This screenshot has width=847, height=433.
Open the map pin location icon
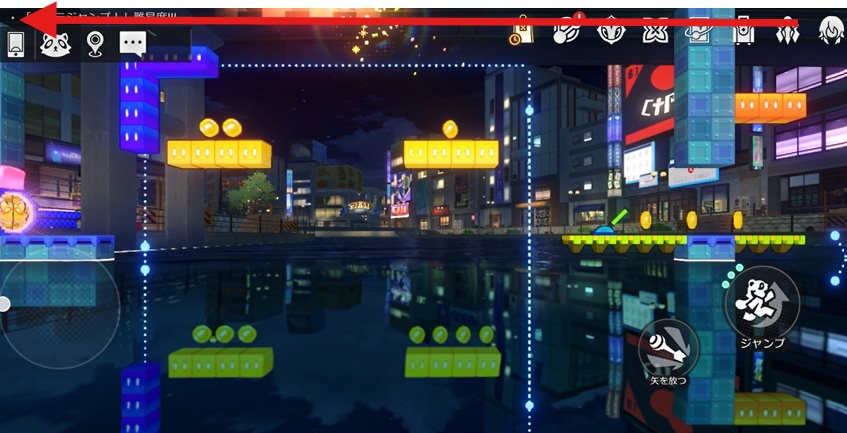click(x=95, y=42)
